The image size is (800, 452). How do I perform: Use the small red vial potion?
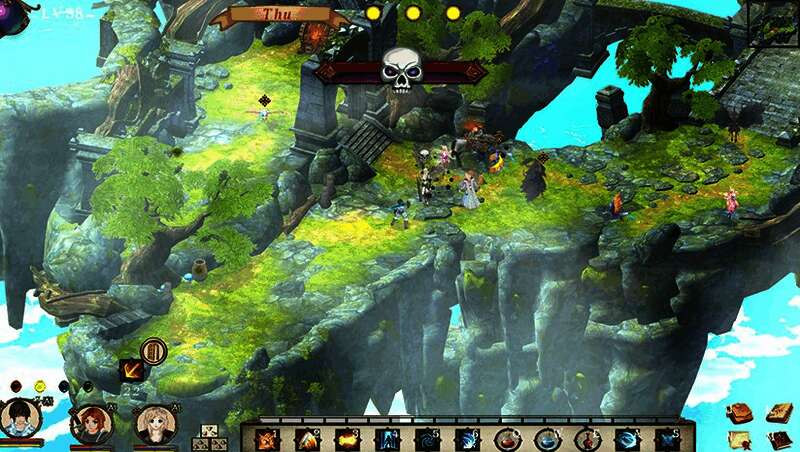(587, 438)
